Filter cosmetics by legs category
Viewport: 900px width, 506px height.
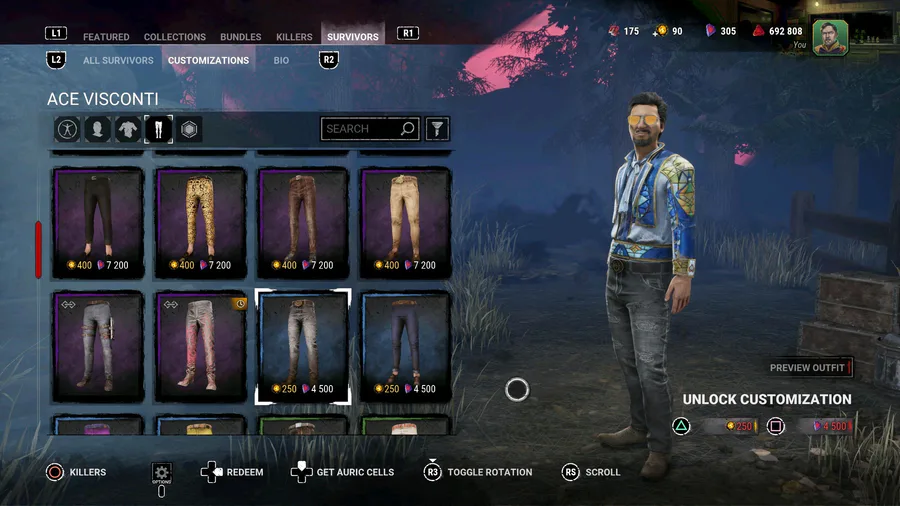[x=158, y=129]
